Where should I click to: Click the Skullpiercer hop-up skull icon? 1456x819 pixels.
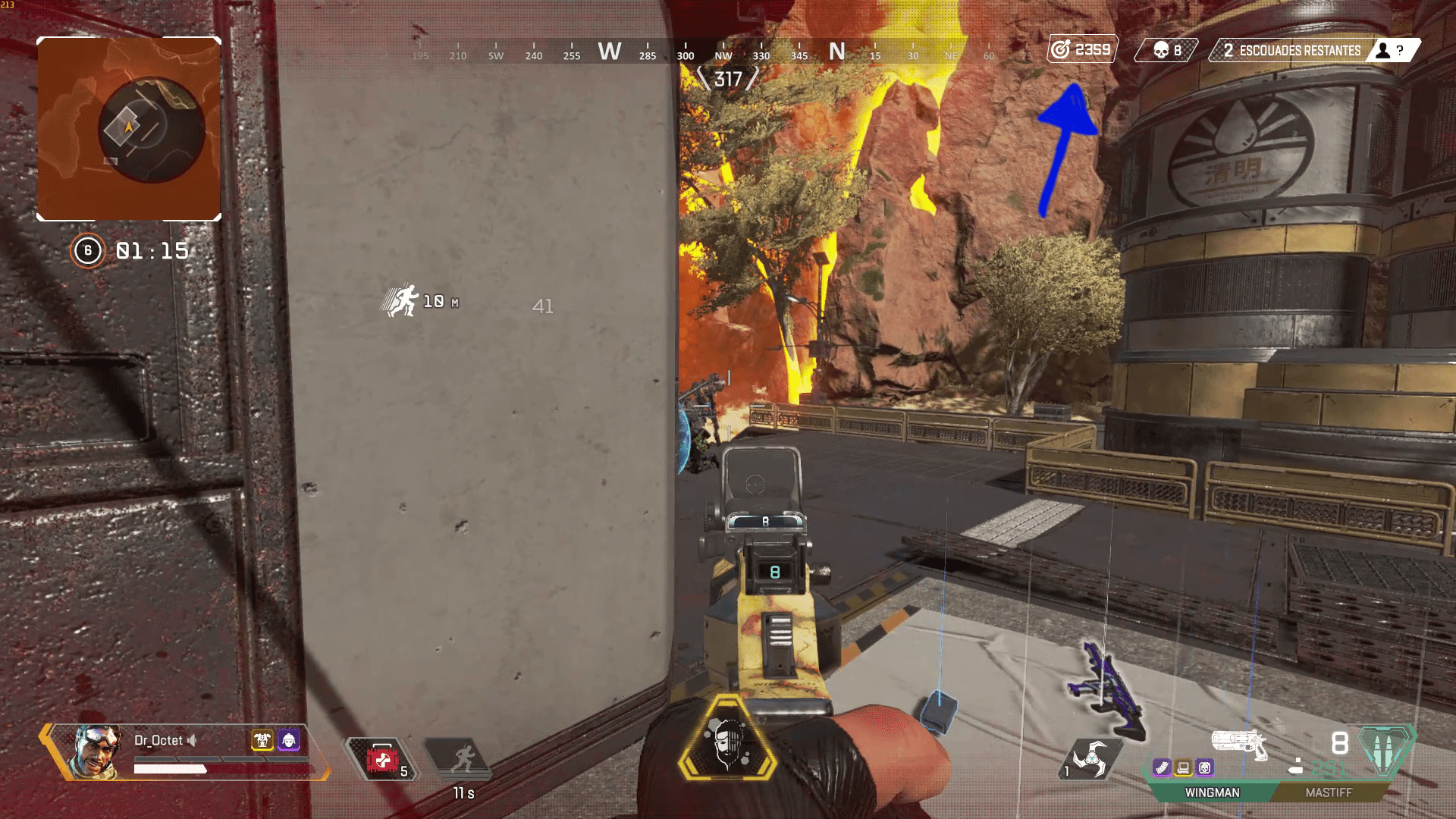(x=1205, y=767)
